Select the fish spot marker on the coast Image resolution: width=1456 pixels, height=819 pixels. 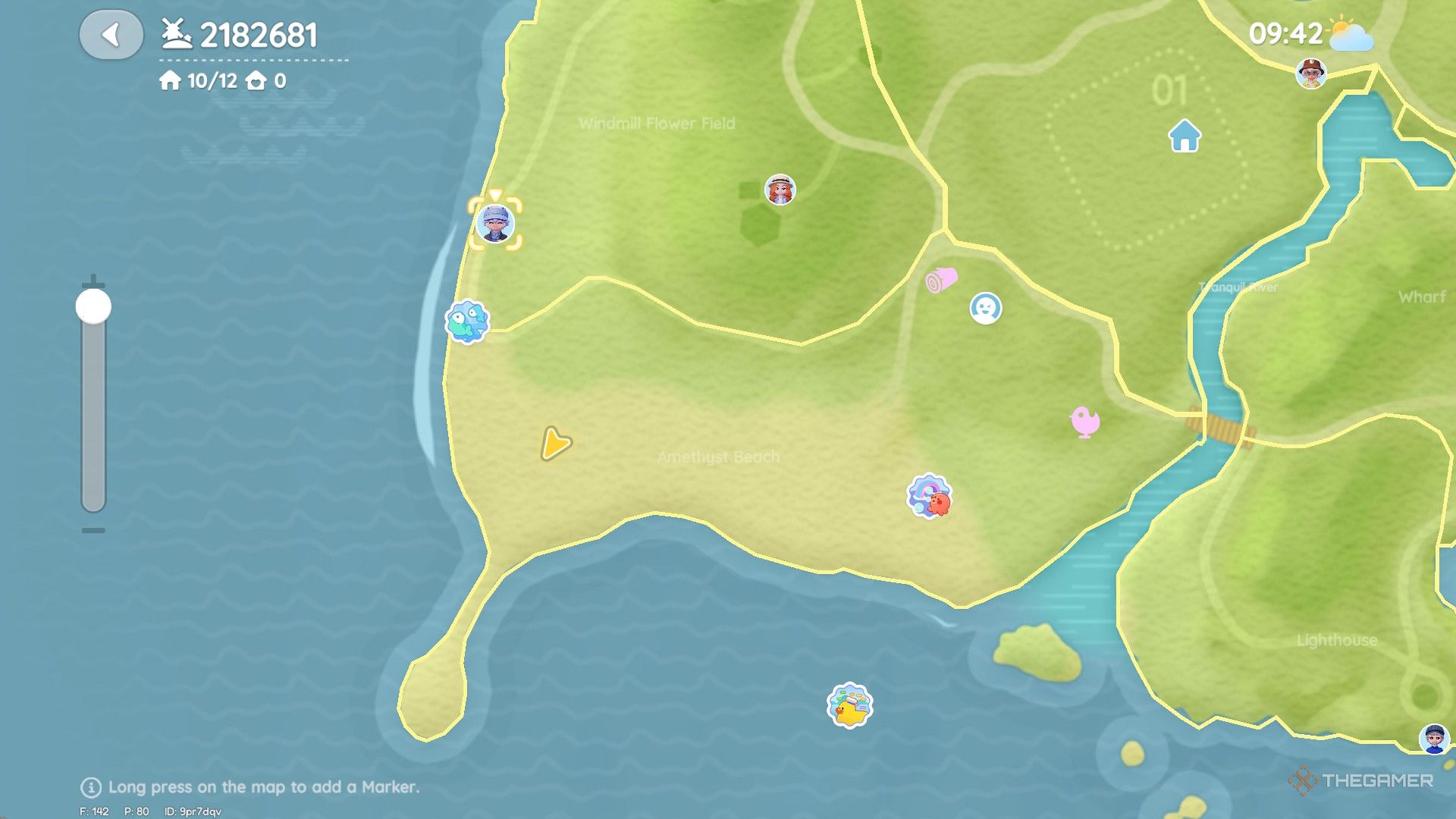(x=467, y=322)
